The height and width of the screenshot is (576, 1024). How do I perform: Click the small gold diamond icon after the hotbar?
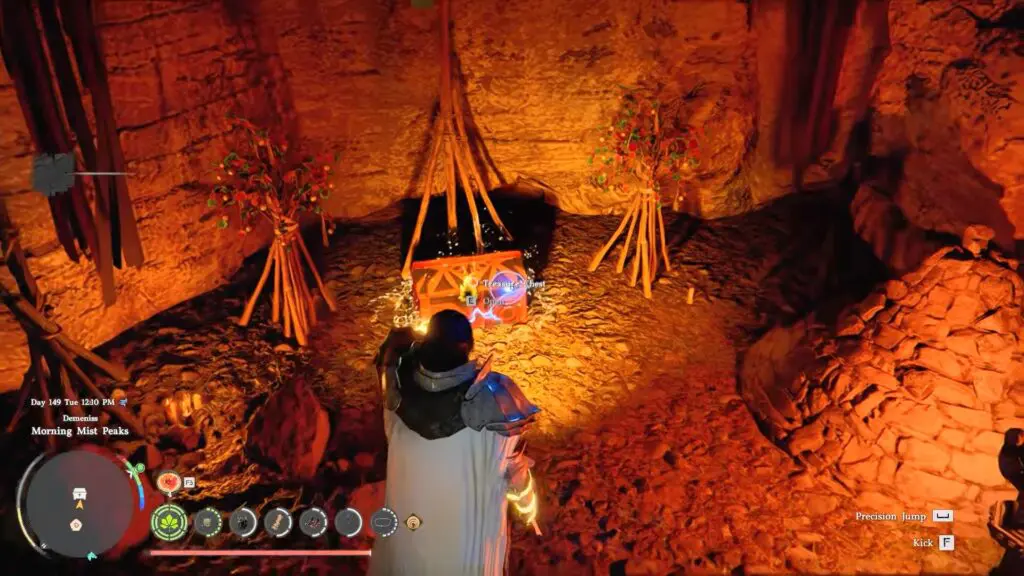point(413,521)
